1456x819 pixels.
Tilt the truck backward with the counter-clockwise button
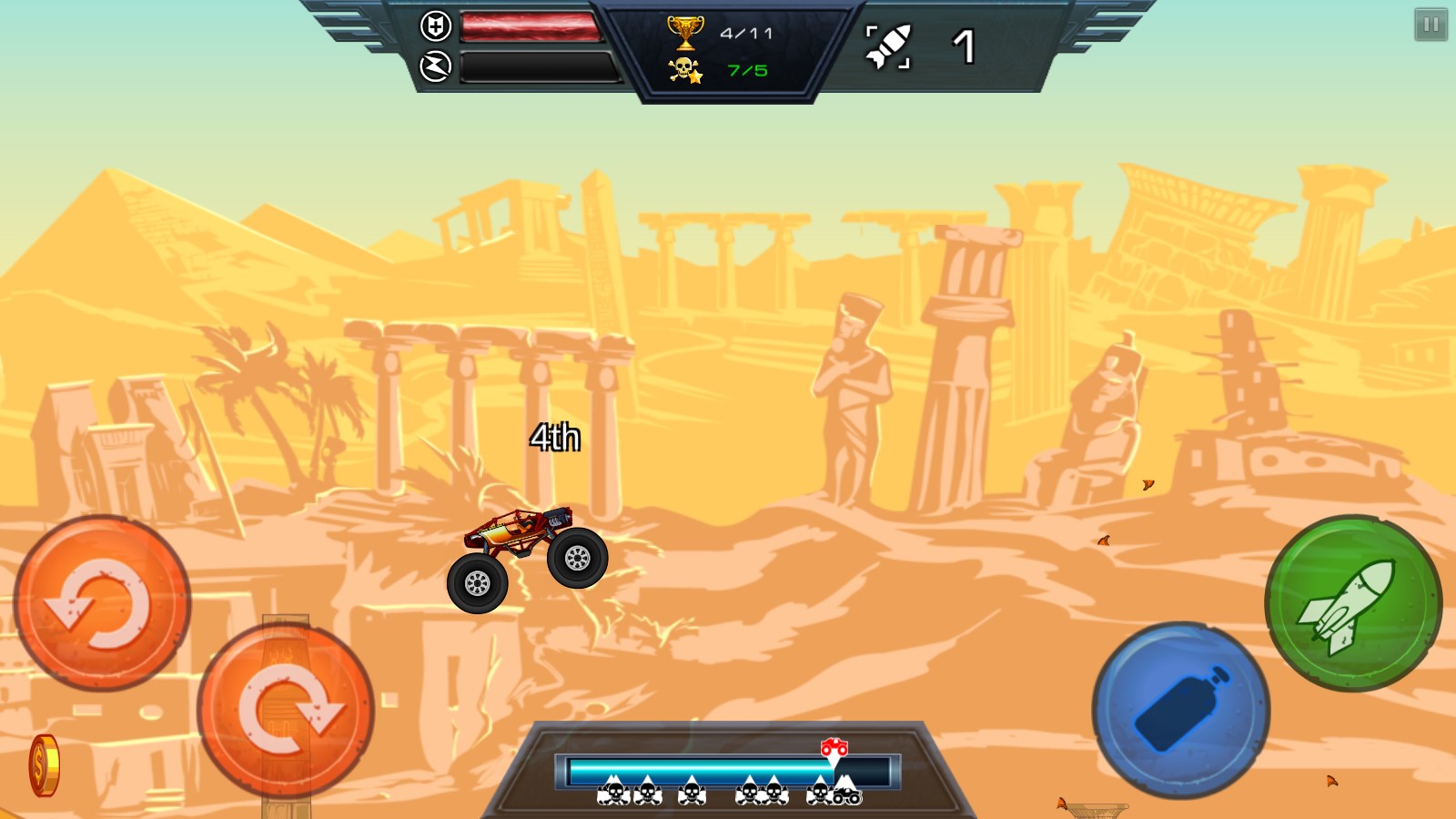coord(102,602)
